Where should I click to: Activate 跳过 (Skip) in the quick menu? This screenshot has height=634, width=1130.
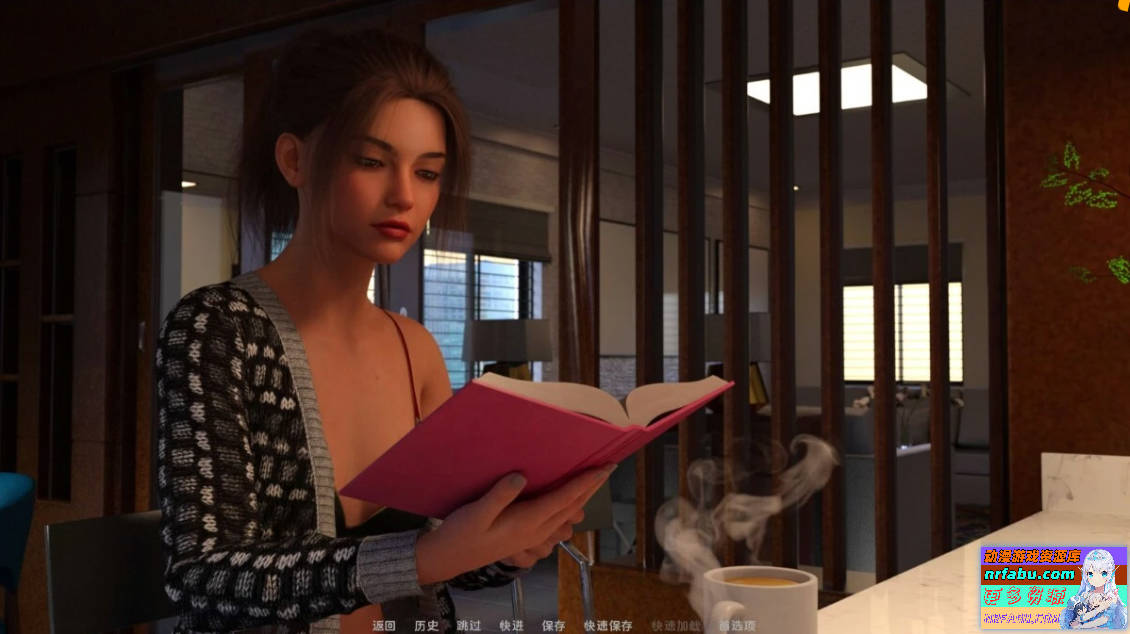point(469,626)
